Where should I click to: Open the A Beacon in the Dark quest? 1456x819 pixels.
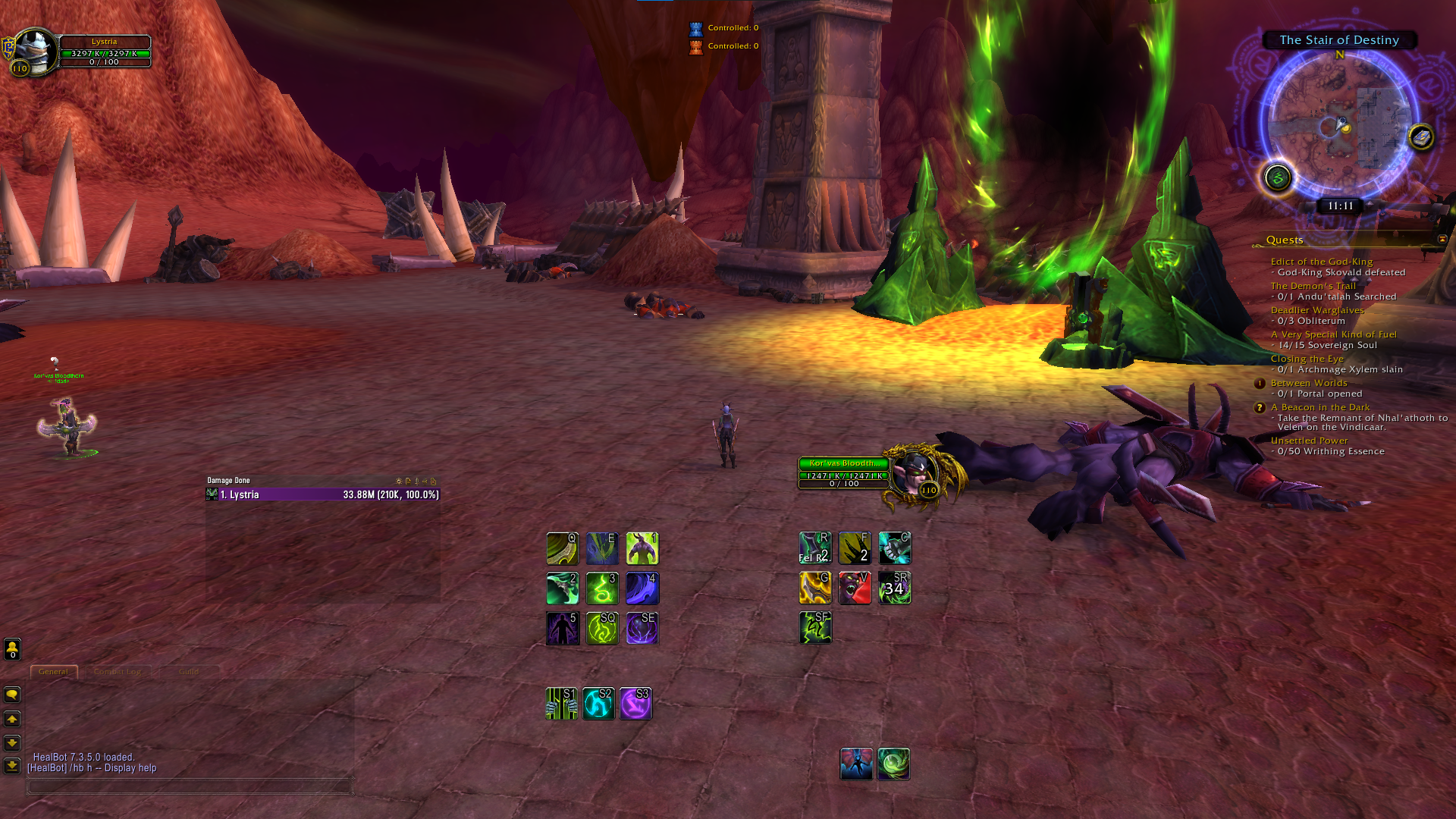pyautogui.click(x=1319, y=407)
